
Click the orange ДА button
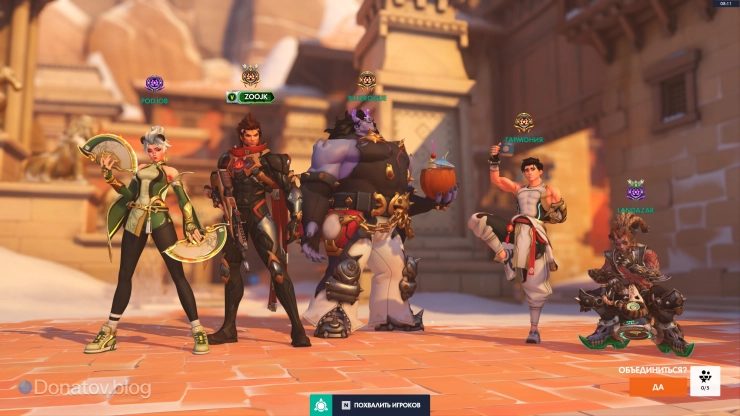tap(658, 386)
